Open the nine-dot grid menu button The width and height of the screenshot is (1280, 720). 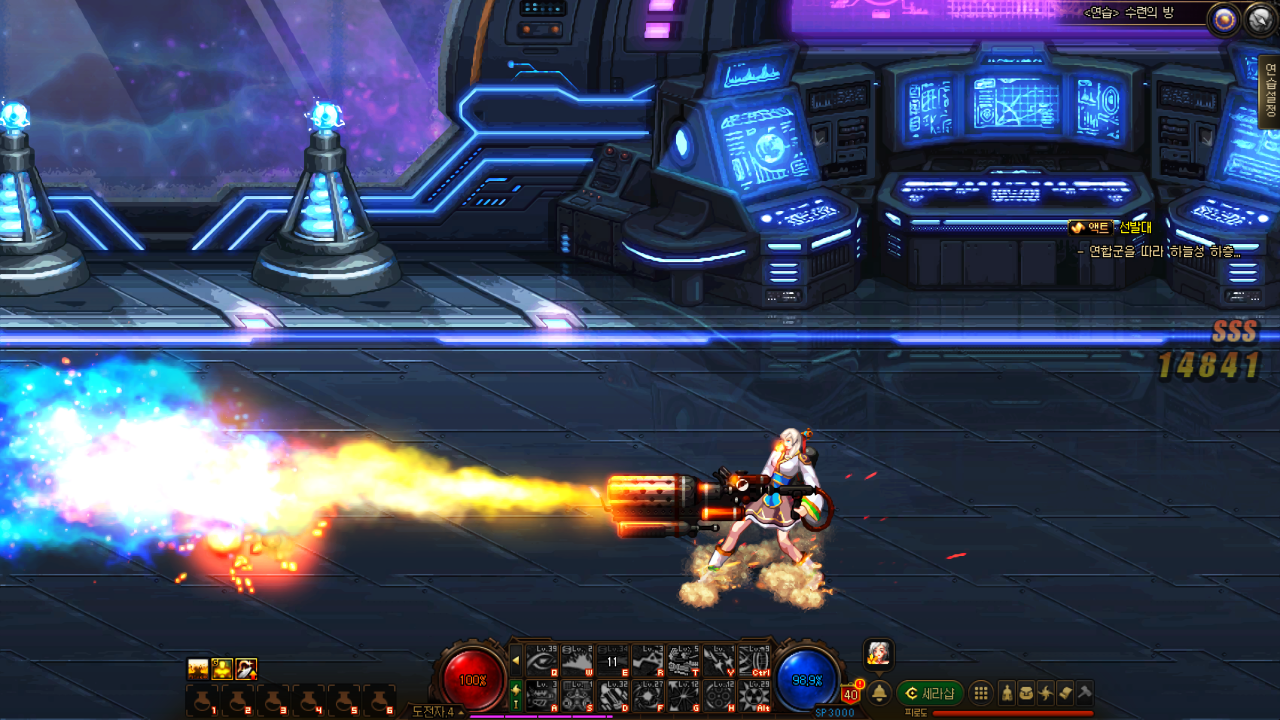pyautogui.click(x=981, y=693)
